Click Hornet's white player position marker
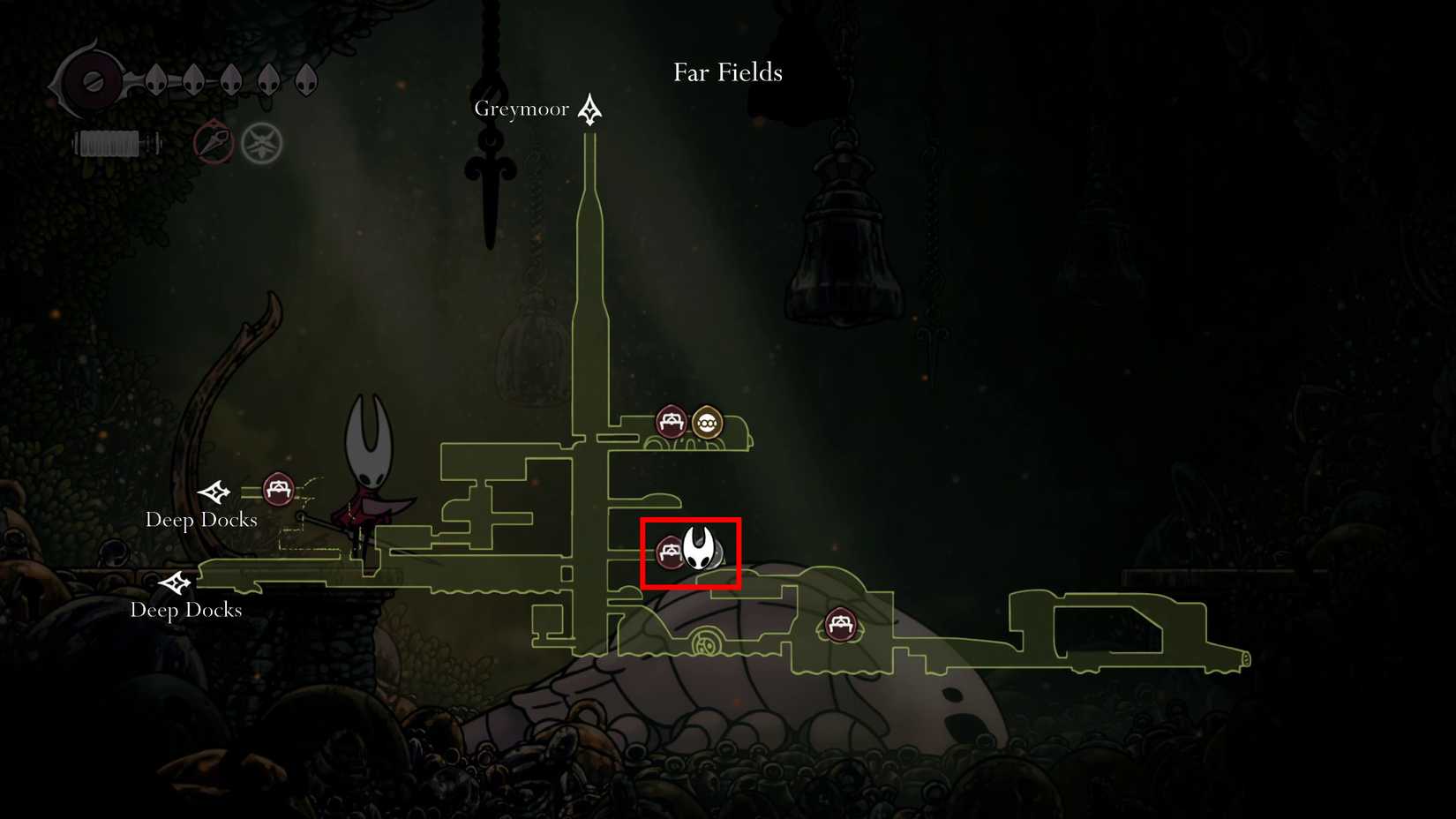Screen dimensions: 1456x819 click(x=696, y=546)
